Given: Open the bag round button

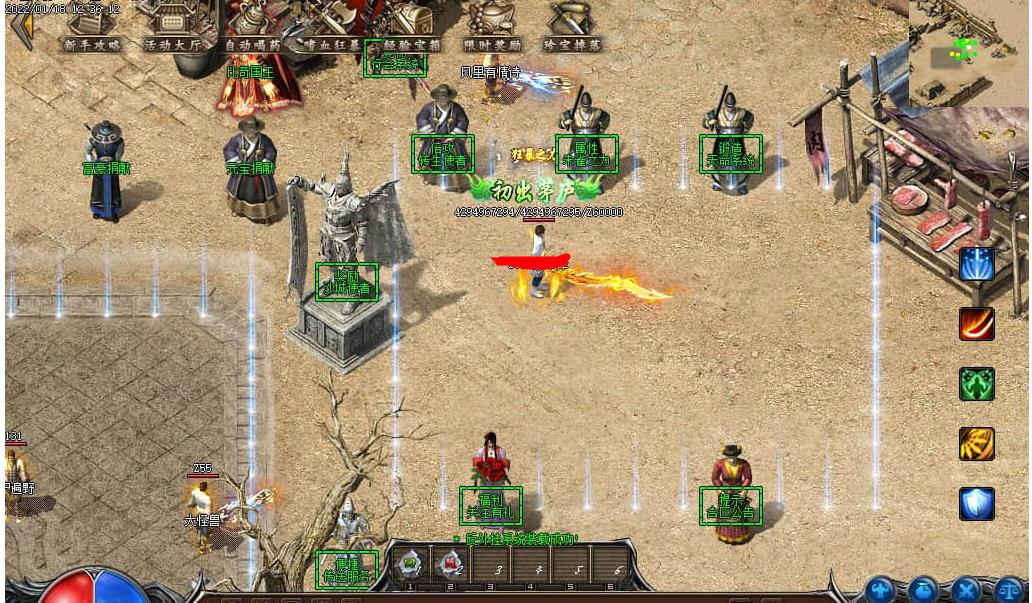Looking at the screenshot, I should coord(923,590).
